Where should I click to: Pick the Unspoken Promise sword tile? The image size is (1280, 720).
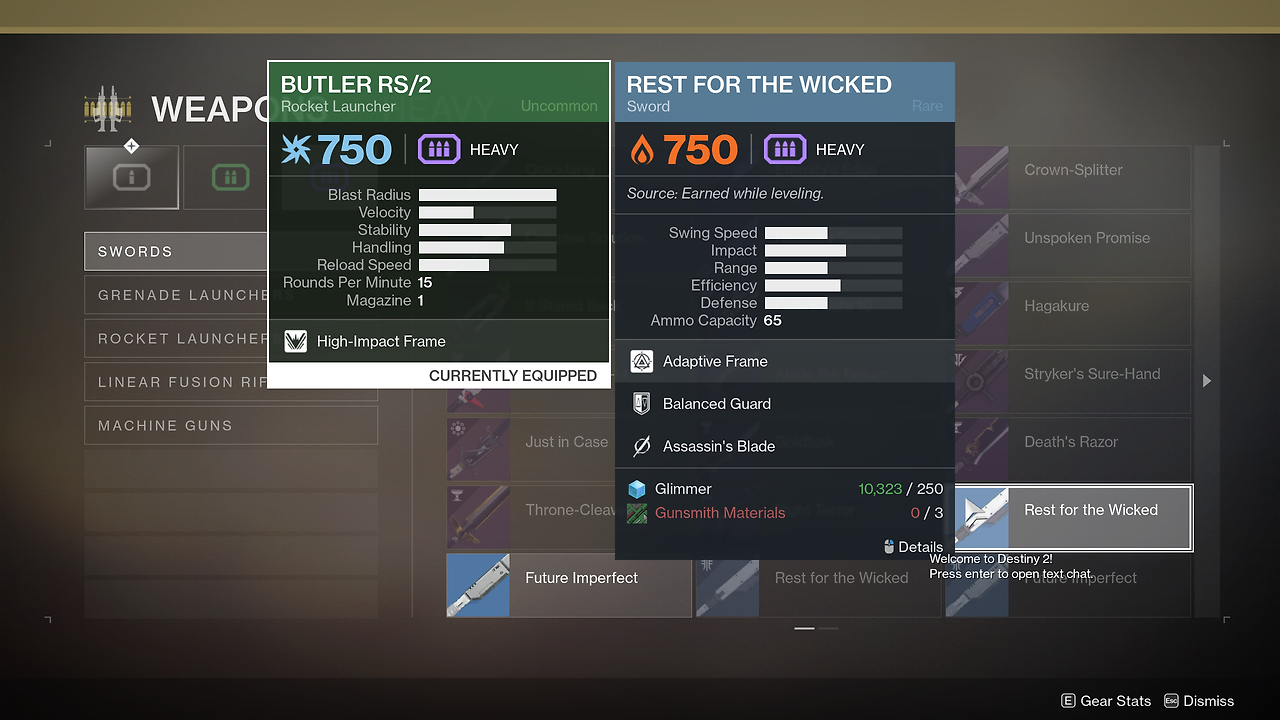pyautogui.click(x=1072, y=246)
